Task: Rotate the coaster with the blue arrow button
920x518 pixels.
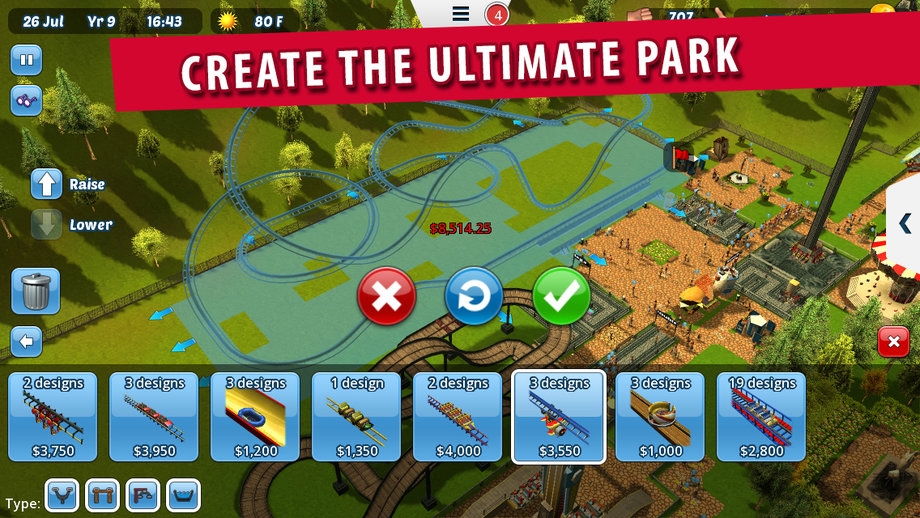Action: (473, 296)
